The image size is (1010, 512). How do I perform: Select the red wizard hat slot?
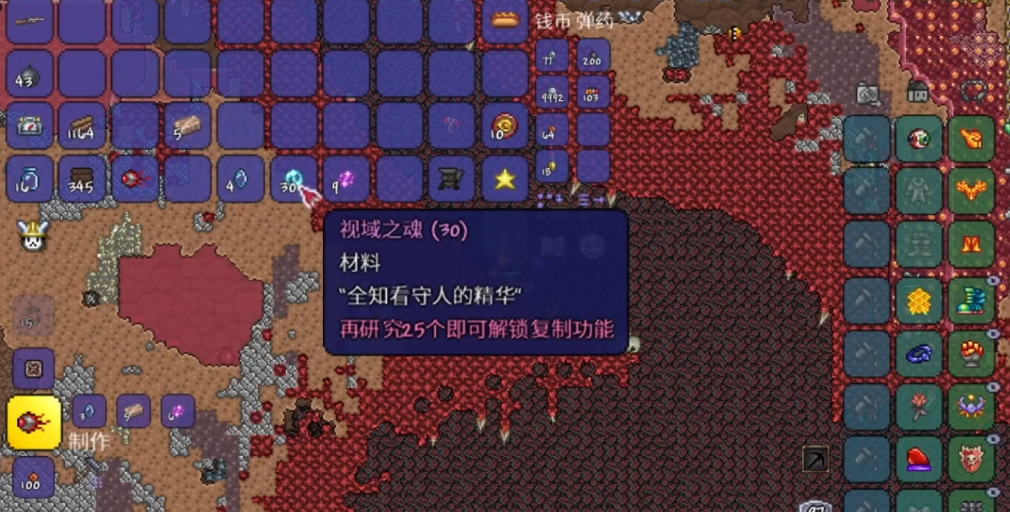click(x=919, y=460)
